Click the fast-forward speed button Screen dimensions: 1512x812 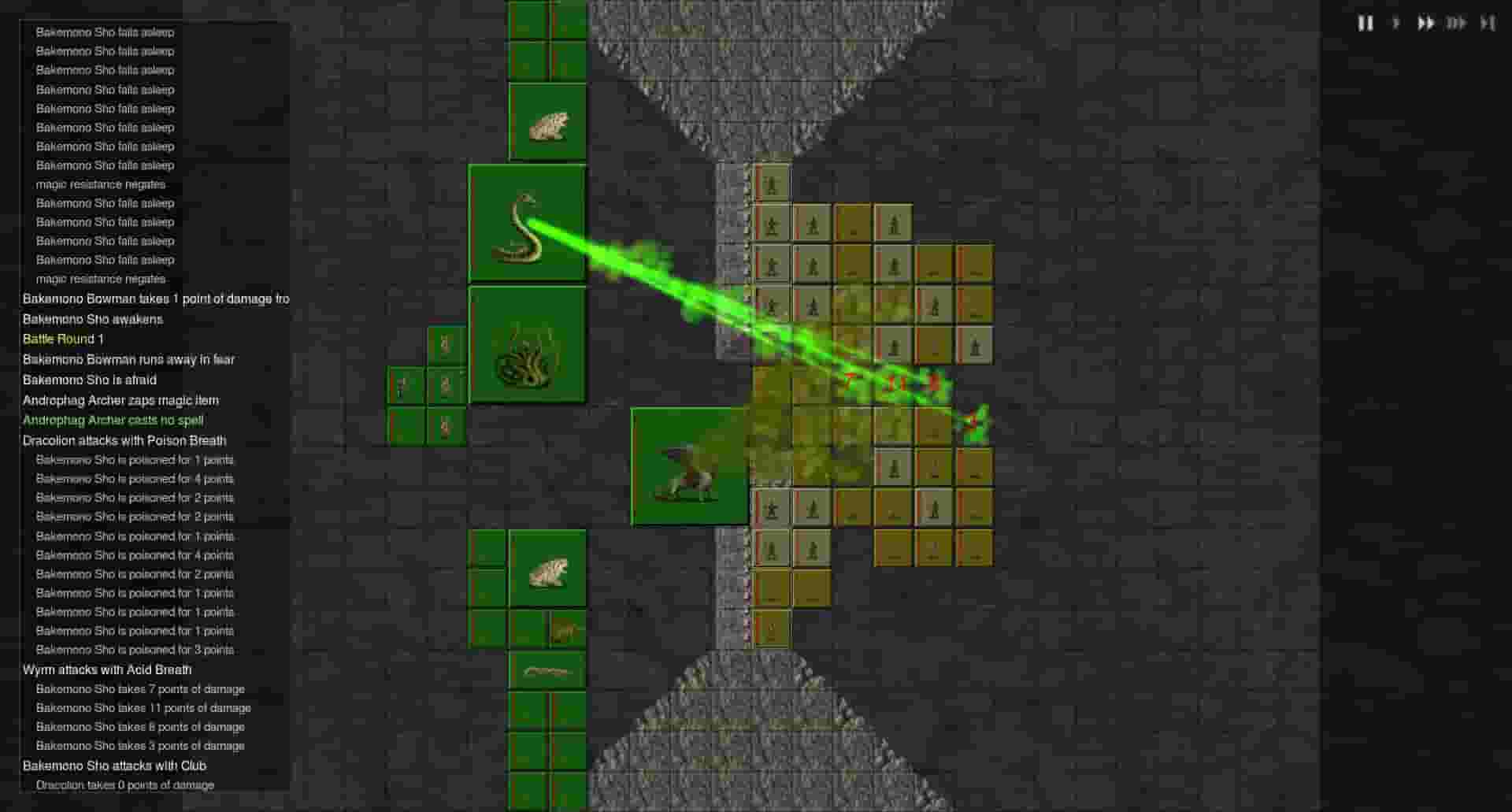coord(1426,24)
